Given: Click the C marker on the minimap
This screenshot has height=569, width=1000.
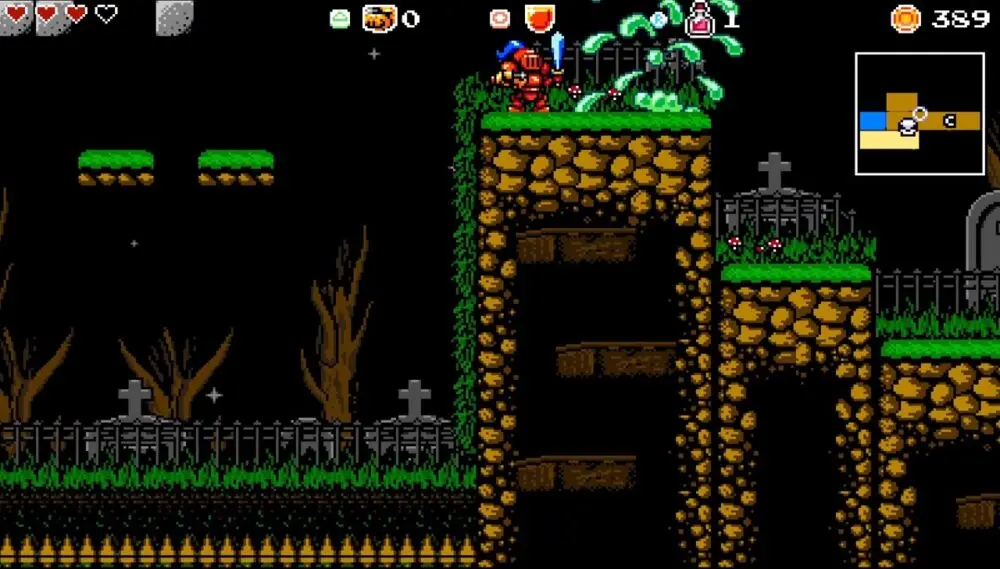Looking at the screenshot, I should click(949, 121).
